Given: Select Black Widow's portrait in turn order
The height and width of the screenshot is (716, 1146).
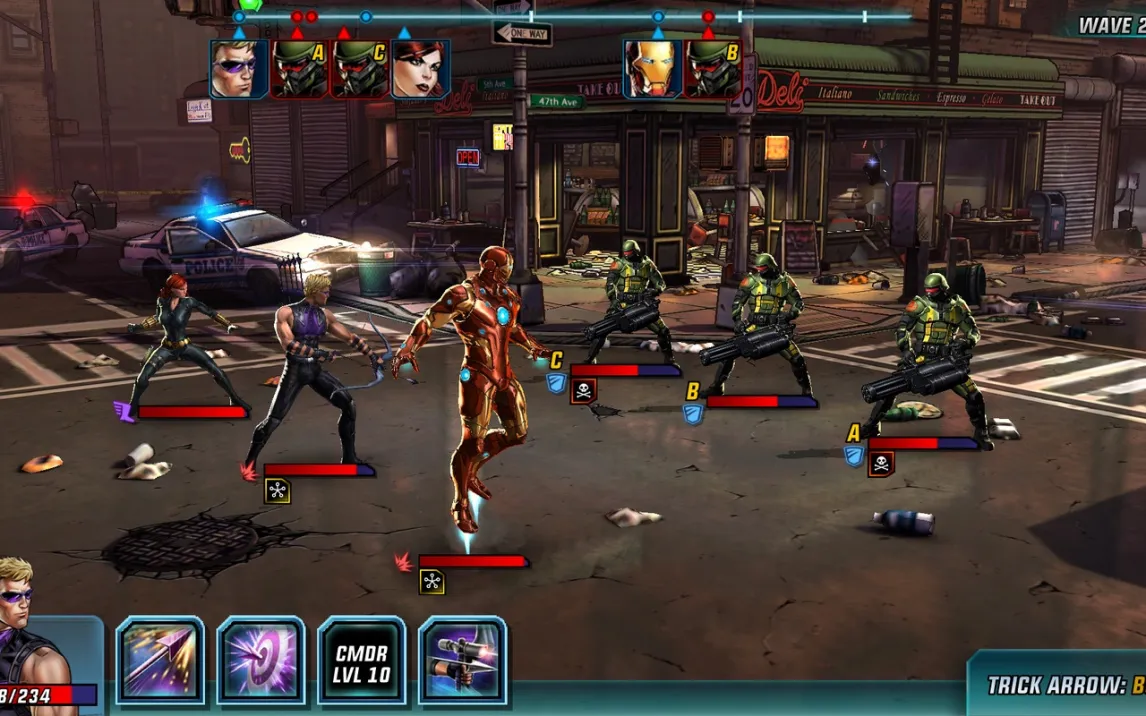Looking at the screenshot, I should point(419,69).
